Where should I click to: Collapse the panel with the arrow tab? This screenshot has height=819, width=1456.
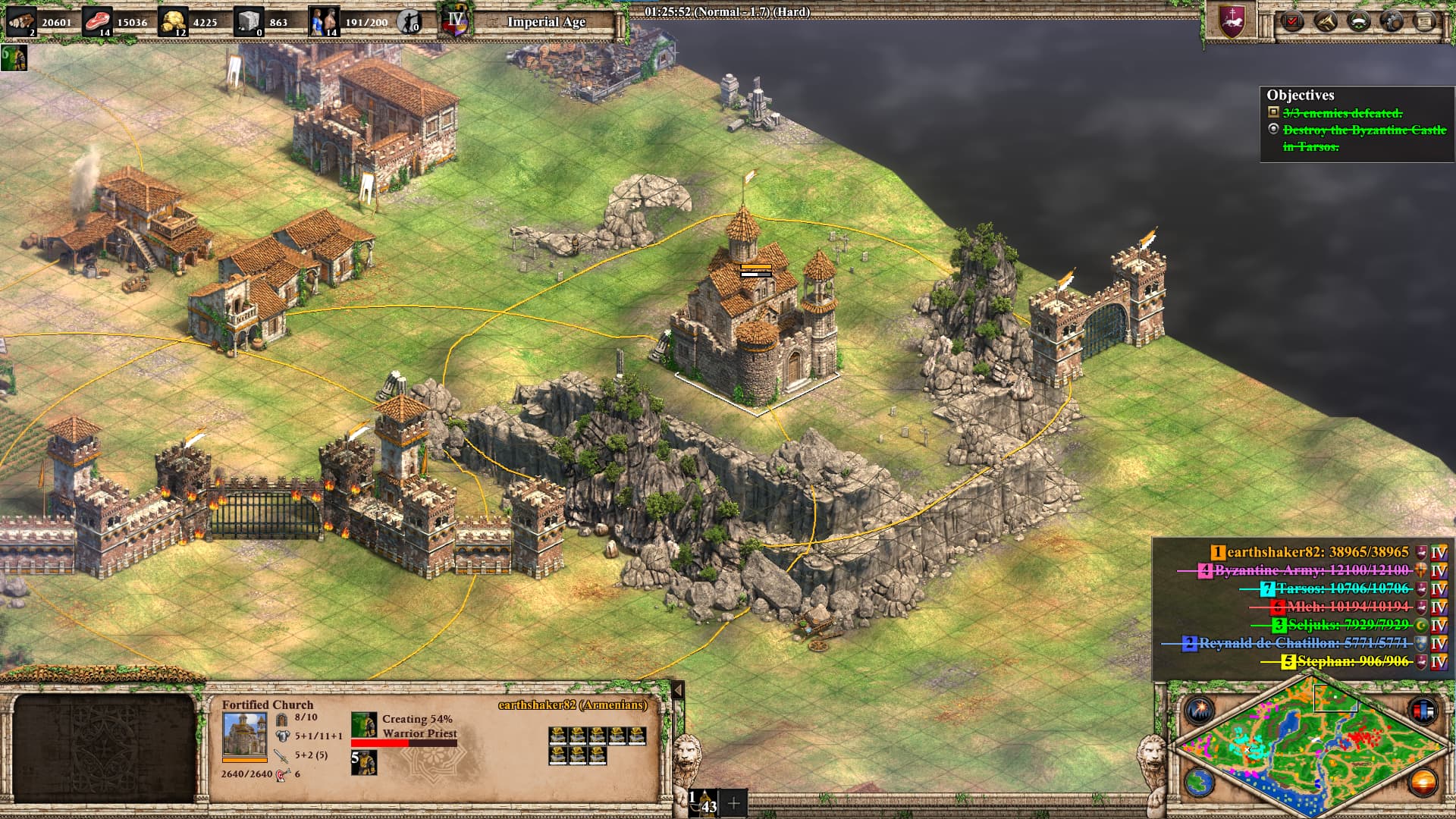pos(678,690)
